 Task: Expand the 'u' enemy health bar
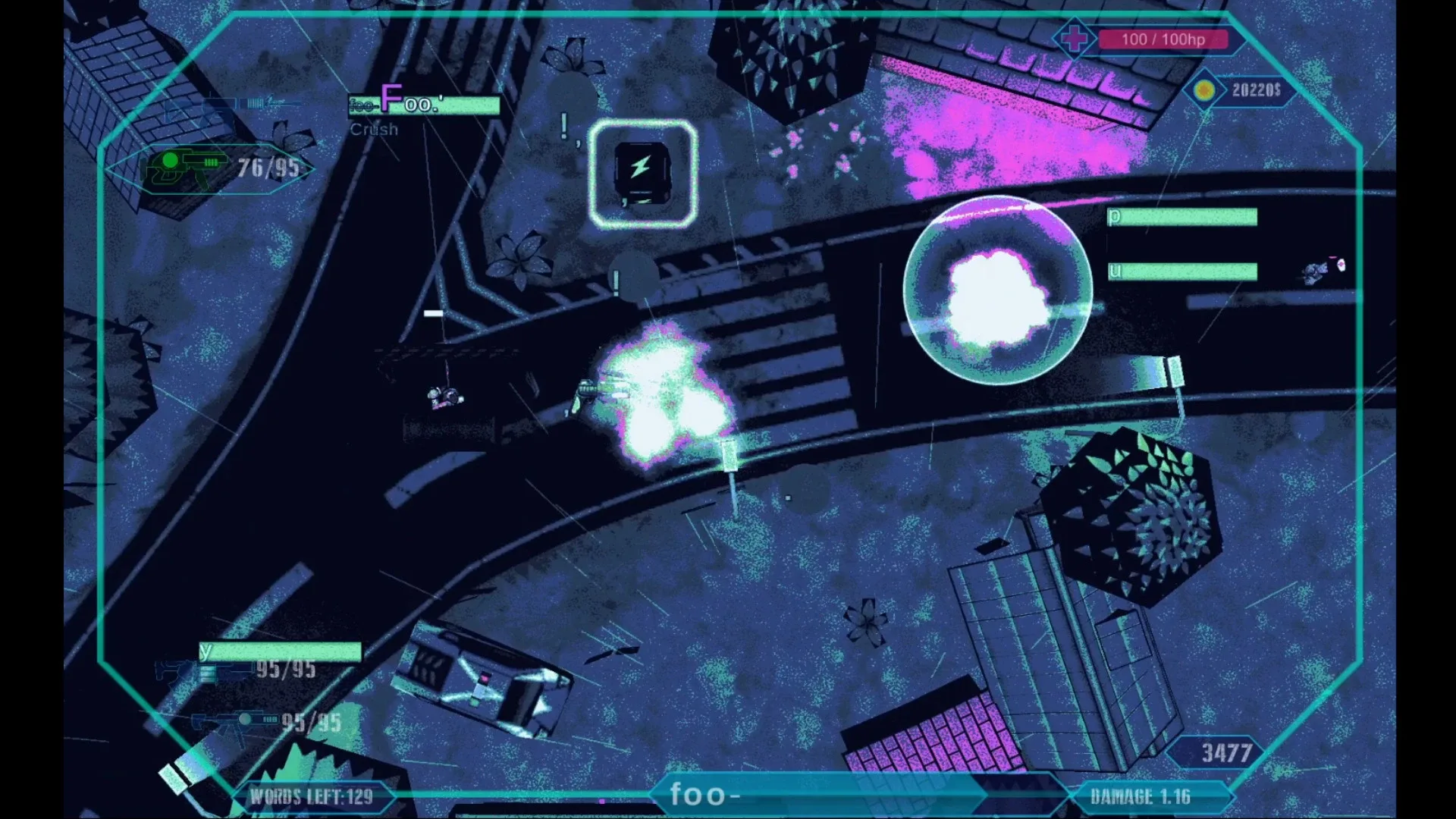click(1181, 271)
